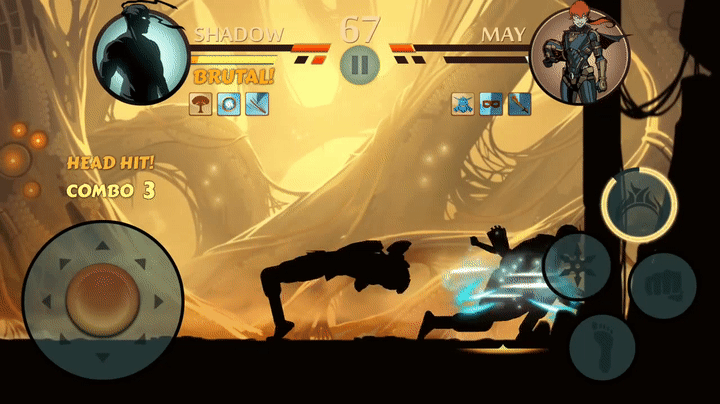The image size is (720, 404).
Task: Select Shadow's tree-shaped enchantment icon
Action: point(201,102)
